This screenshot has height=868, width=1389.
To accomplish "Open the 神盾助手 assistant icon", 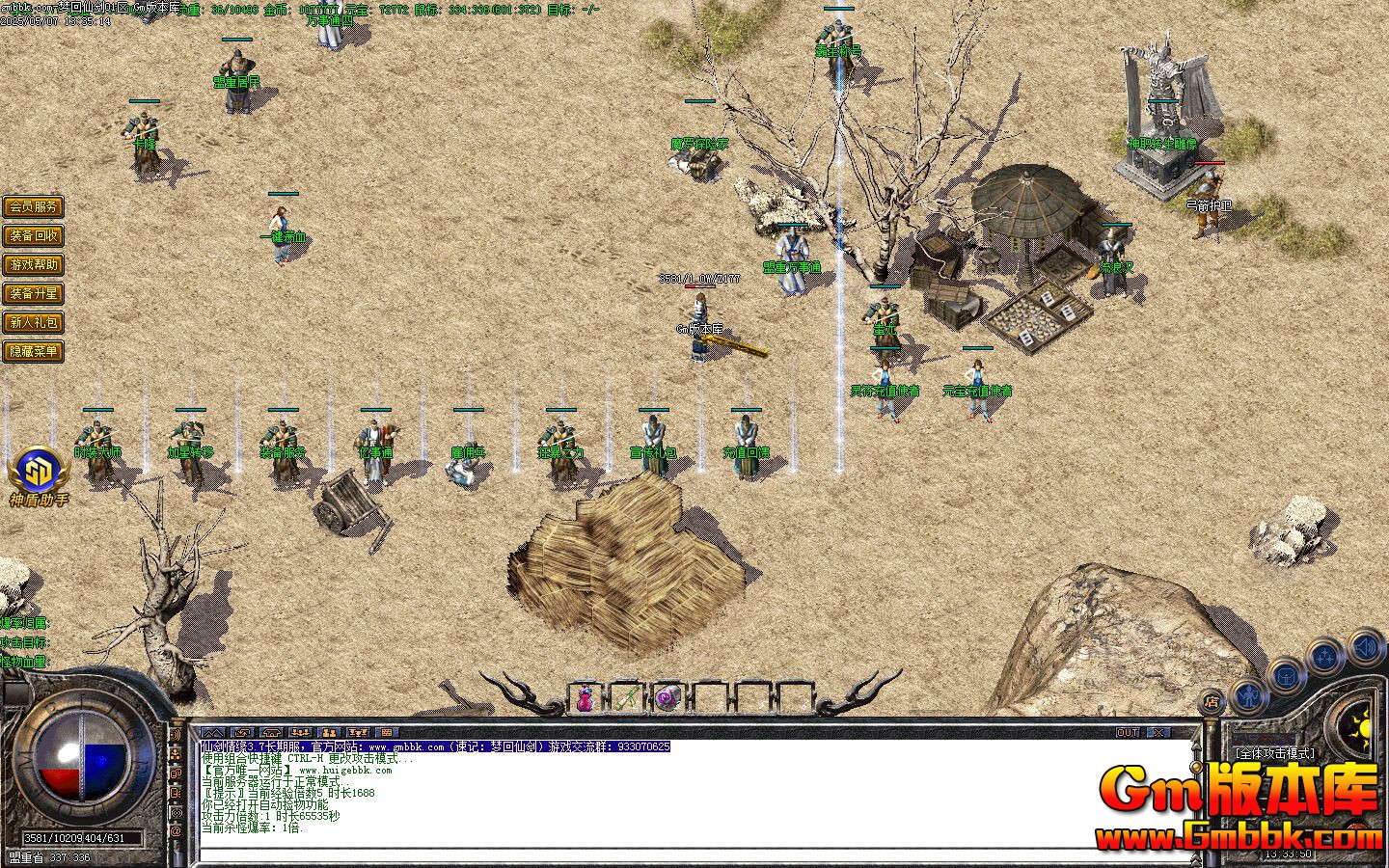I will click(x=39, y=473).
